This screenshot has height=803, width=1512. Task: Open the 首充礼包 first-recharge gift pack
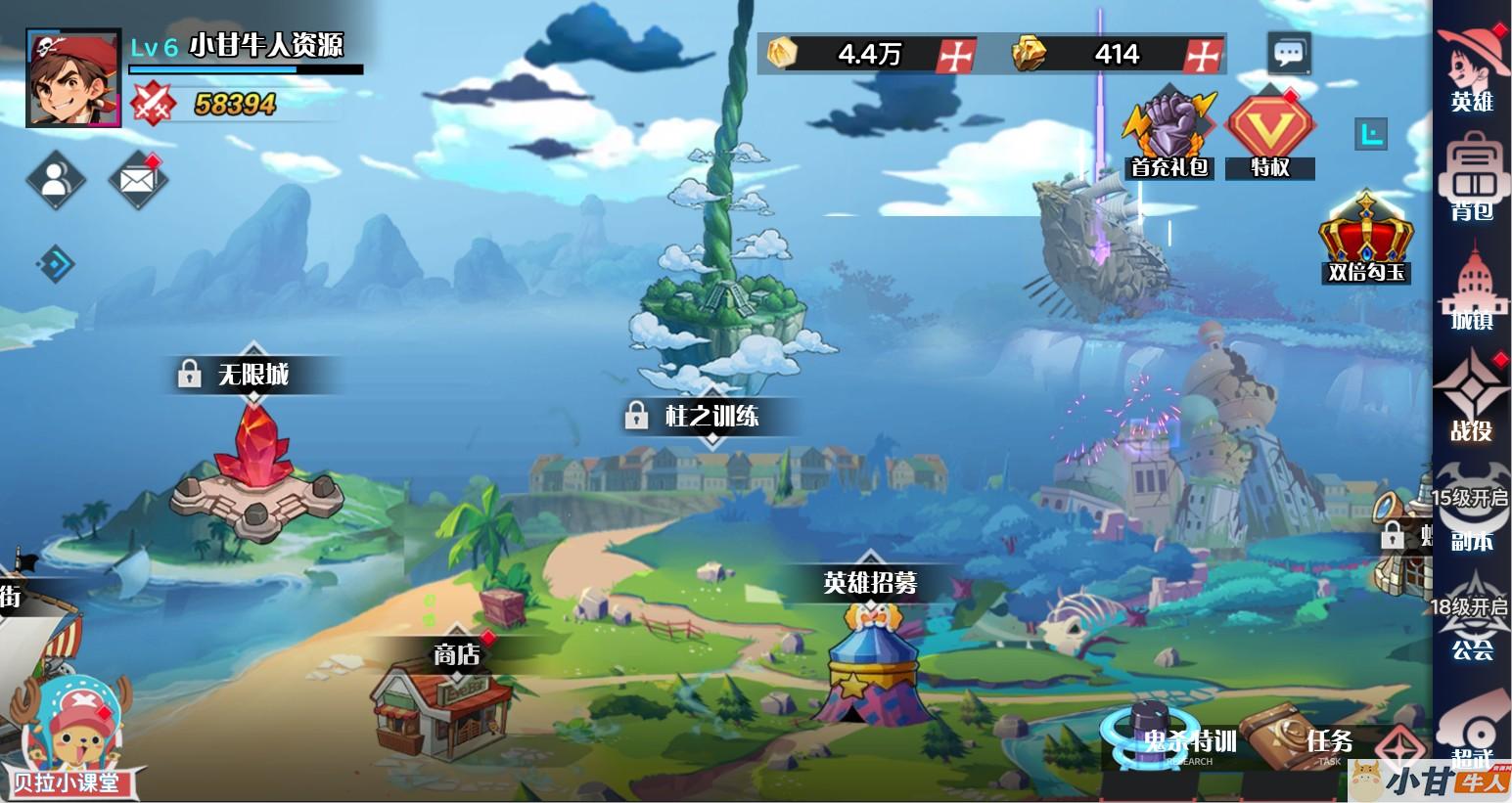[x=1168, y=134]
